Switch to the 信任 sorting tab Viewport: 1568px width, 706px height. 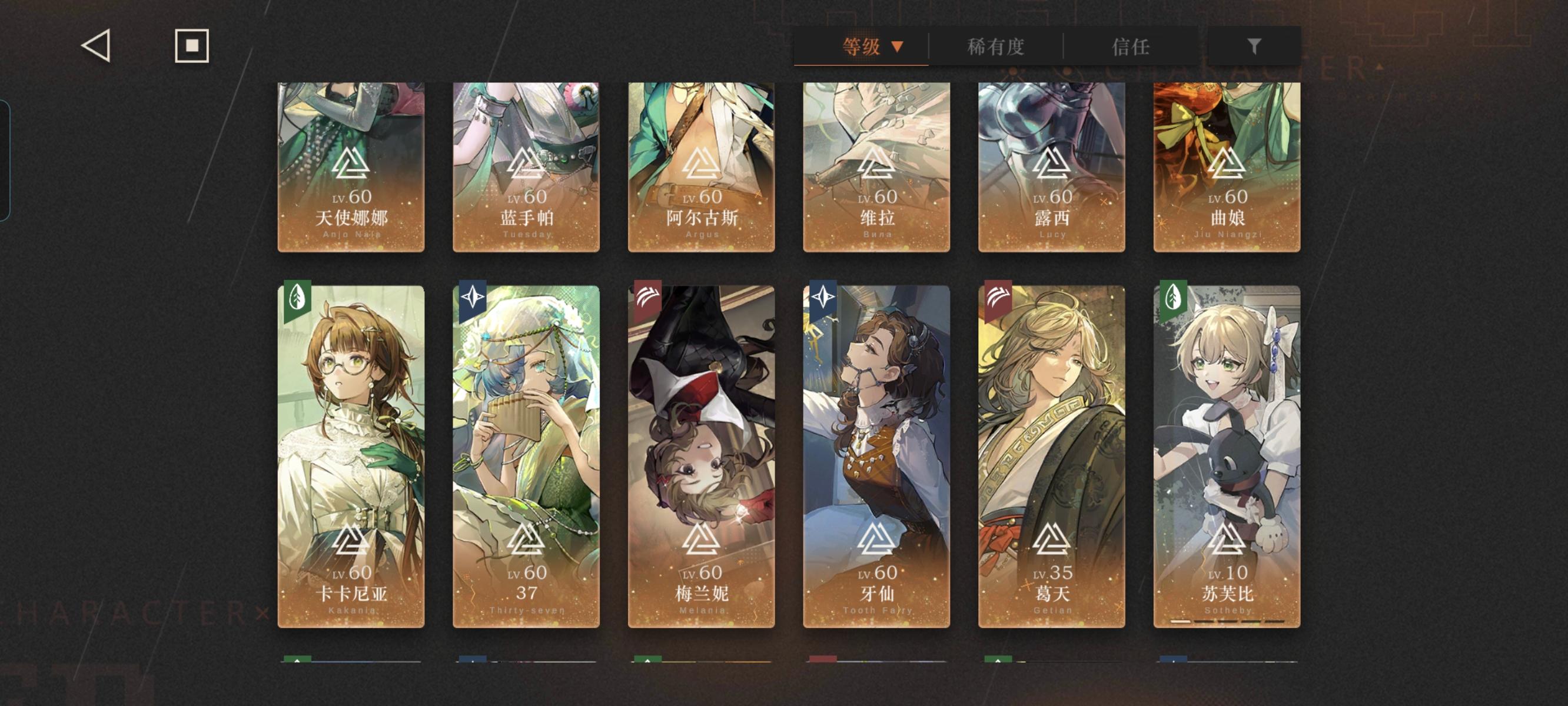point(1134,47)
